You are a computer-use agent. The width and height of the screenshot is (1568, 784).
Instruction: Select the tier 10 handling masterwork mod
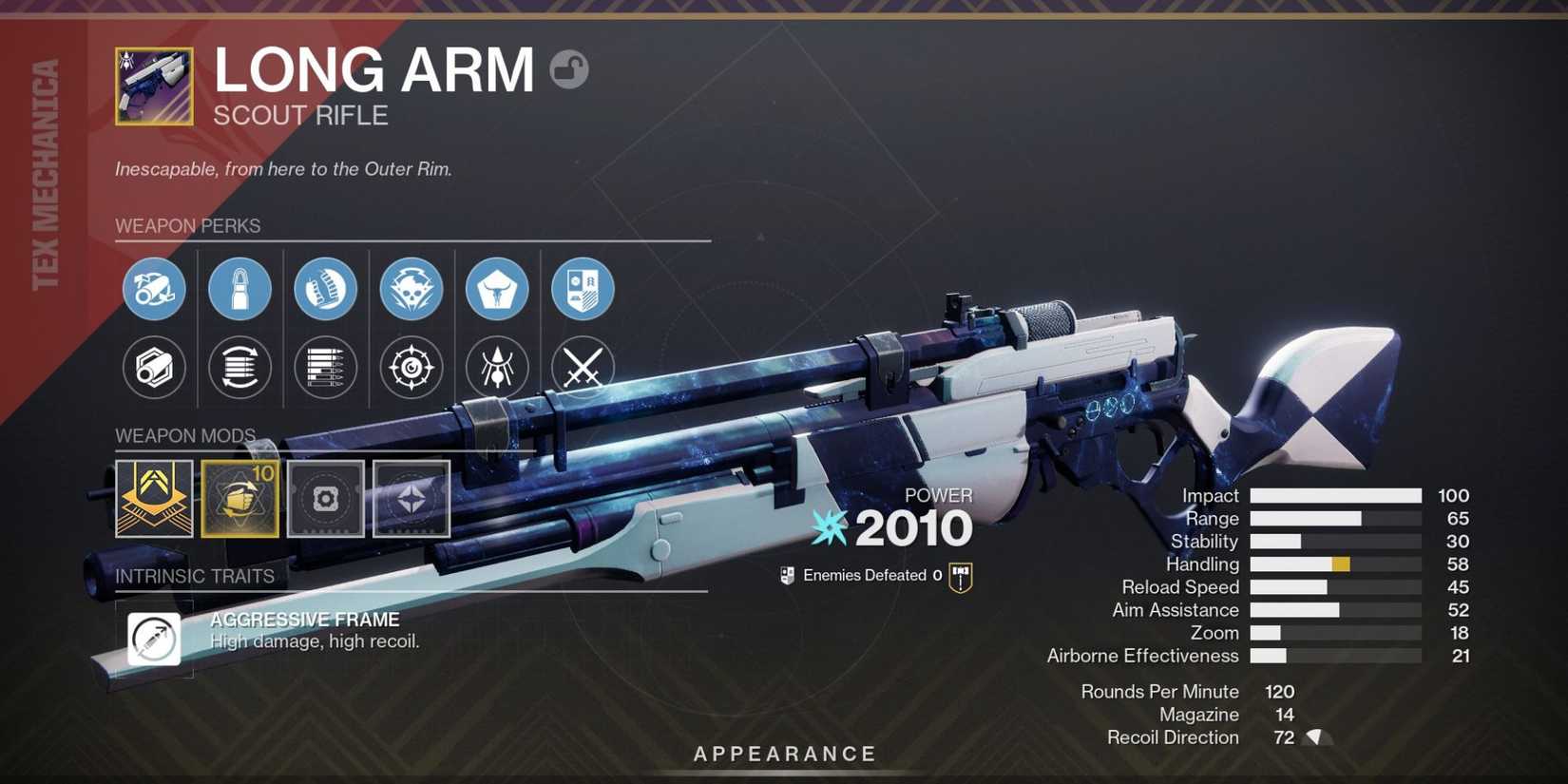point(240,497)
